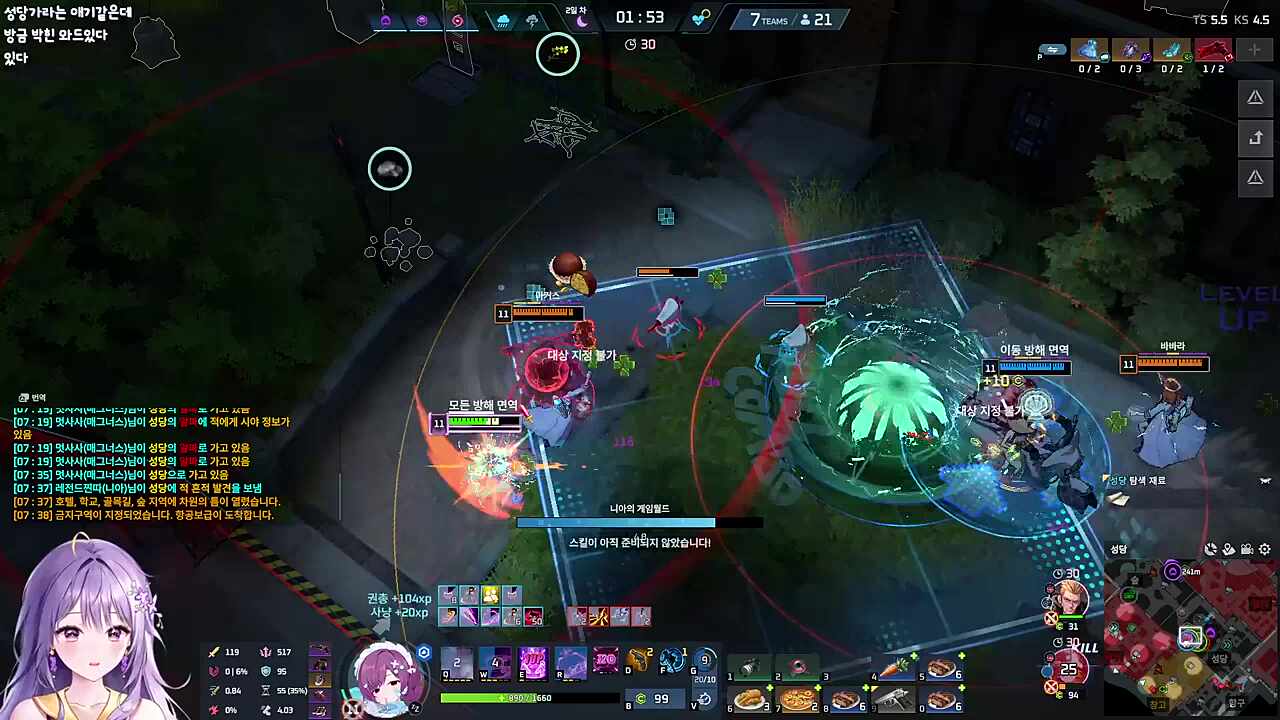1280x720 pixels.
Task: Trigger the R ultimate skill
Action: point(571,663)
